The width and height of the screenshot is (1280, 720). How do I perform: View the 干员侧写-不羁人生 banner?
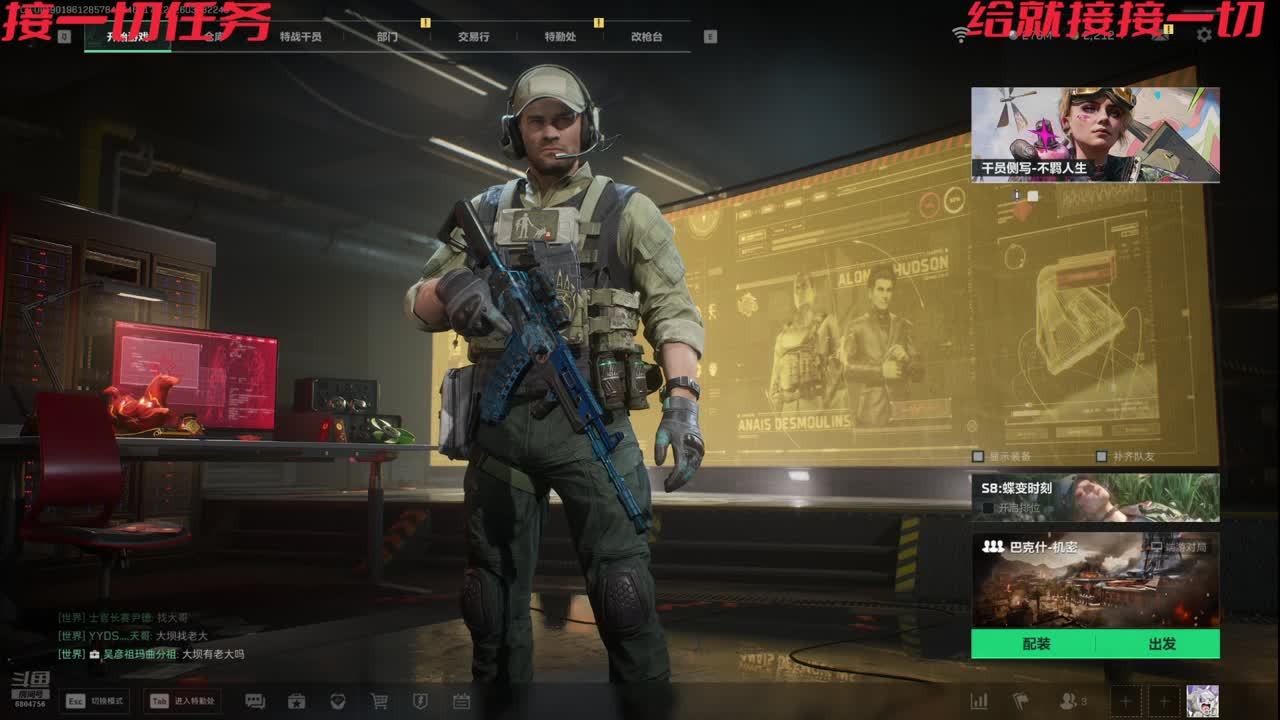[x=1095, y=134]
